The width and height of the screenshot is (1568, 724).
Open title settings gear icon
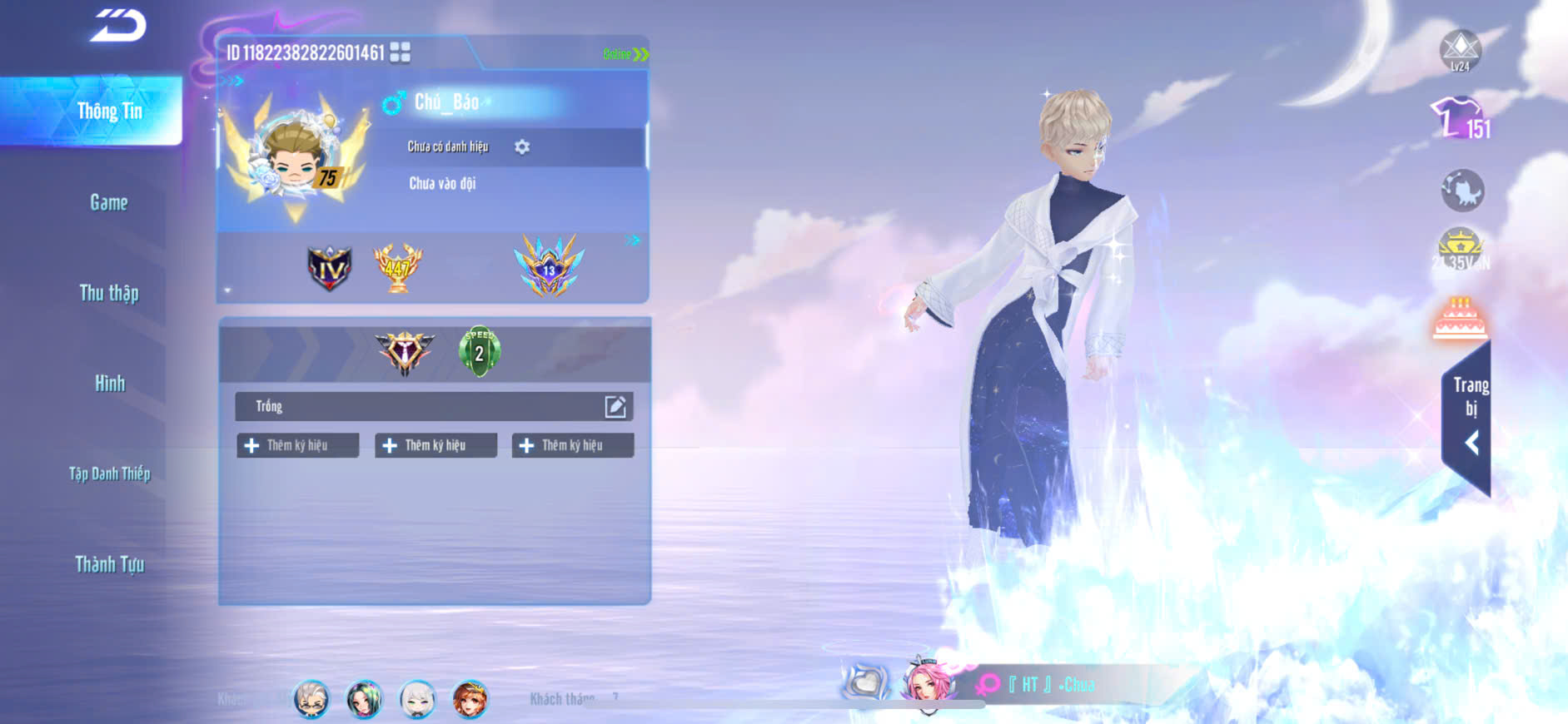[x=522, y=147]
